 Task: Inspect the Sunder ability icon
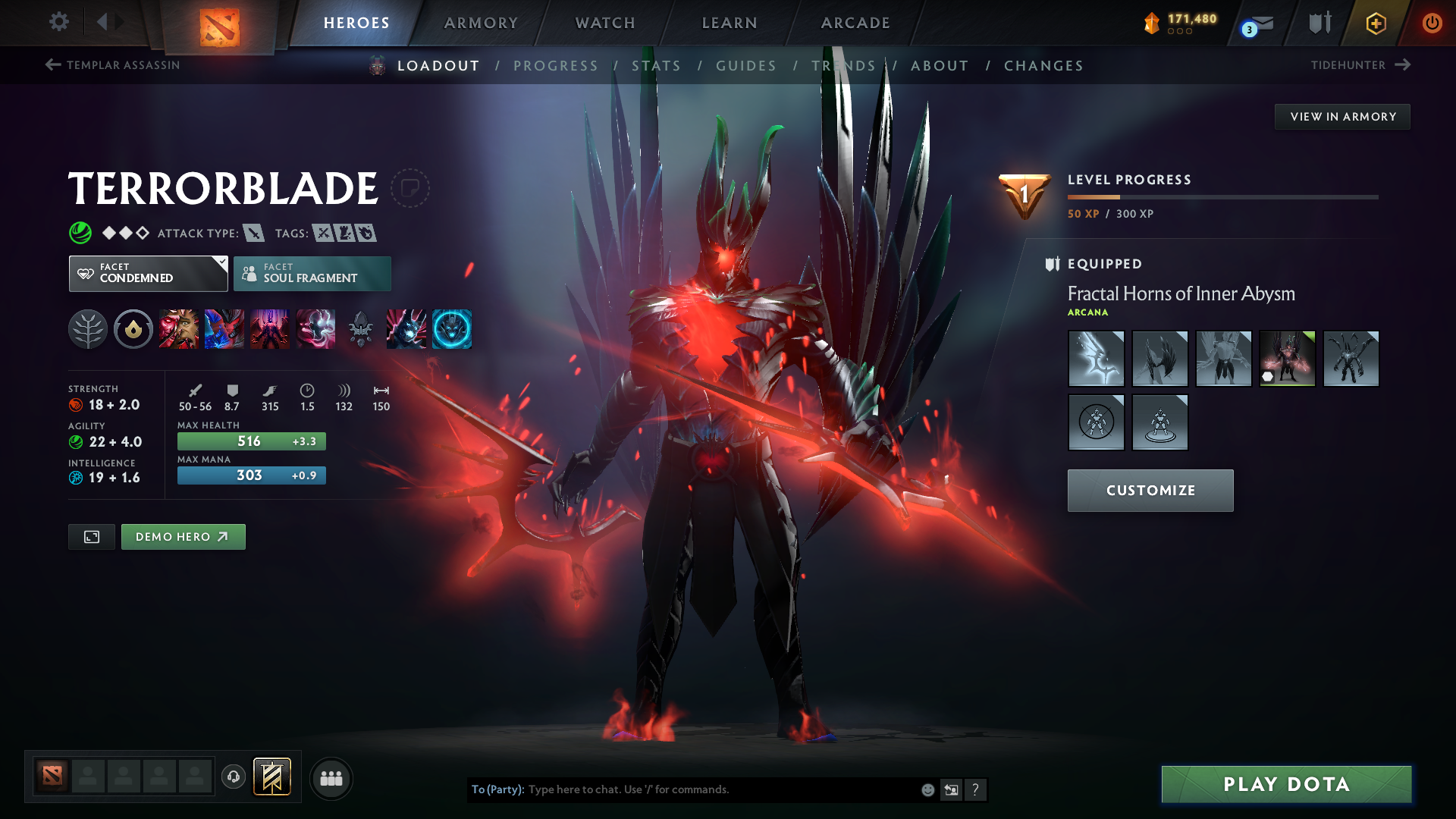coord(316,328)
